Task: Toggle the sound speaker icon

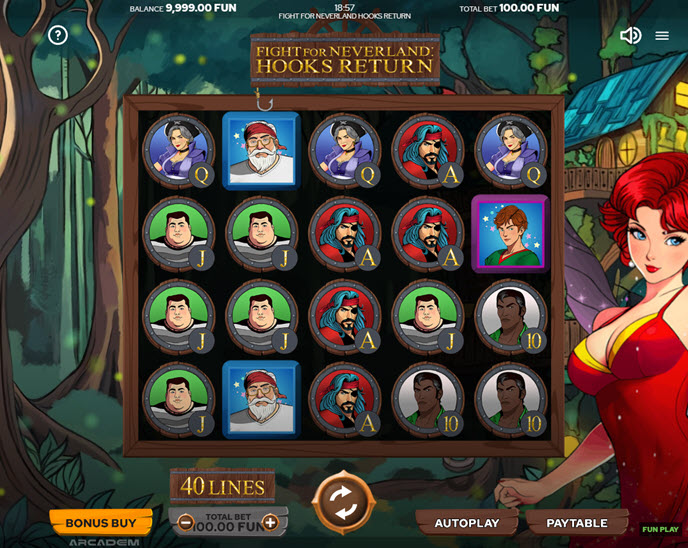Action: [630, 35]
